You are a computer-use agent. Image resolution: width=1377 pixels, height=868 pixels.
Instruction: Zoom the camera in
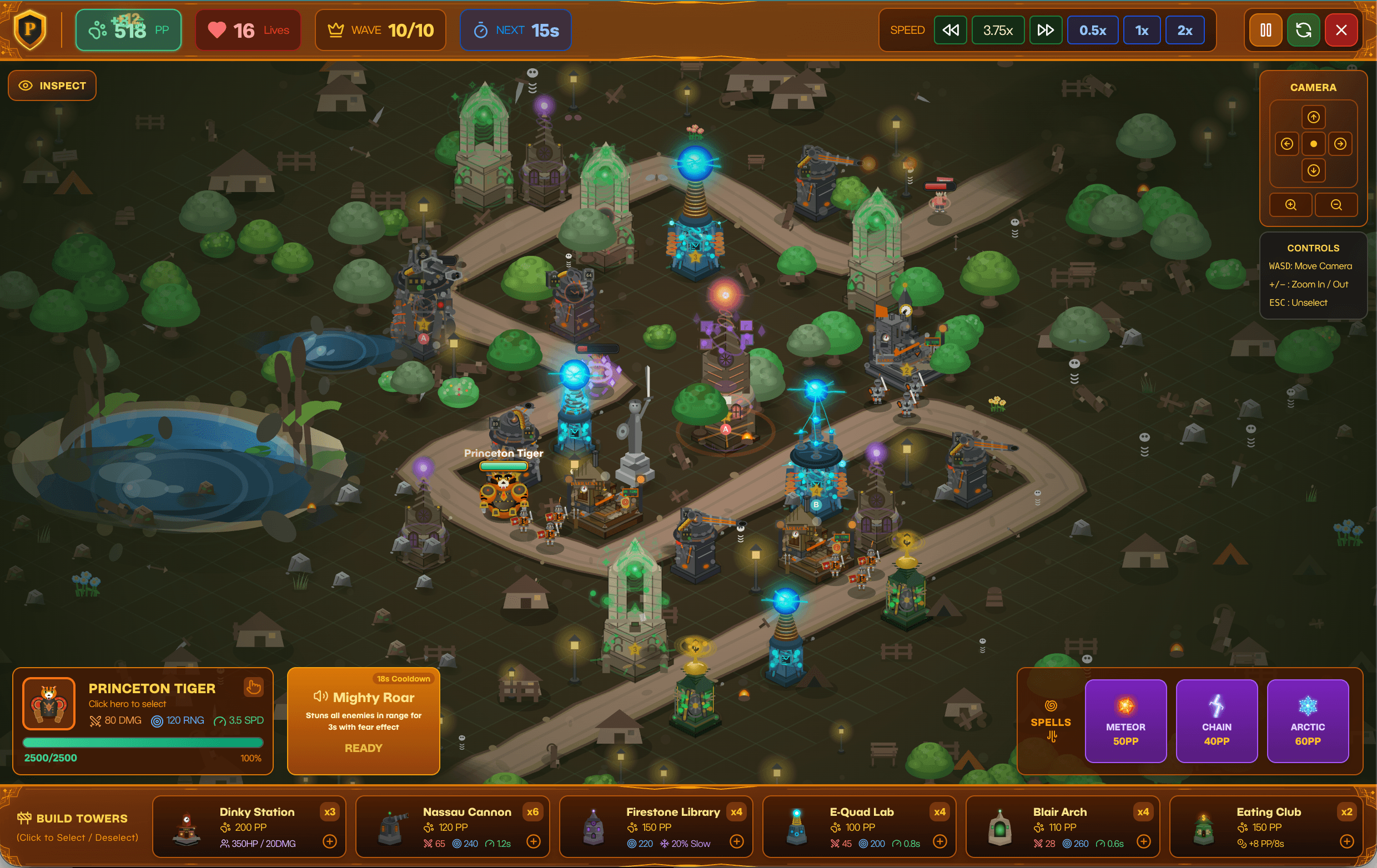[1290, 205]
